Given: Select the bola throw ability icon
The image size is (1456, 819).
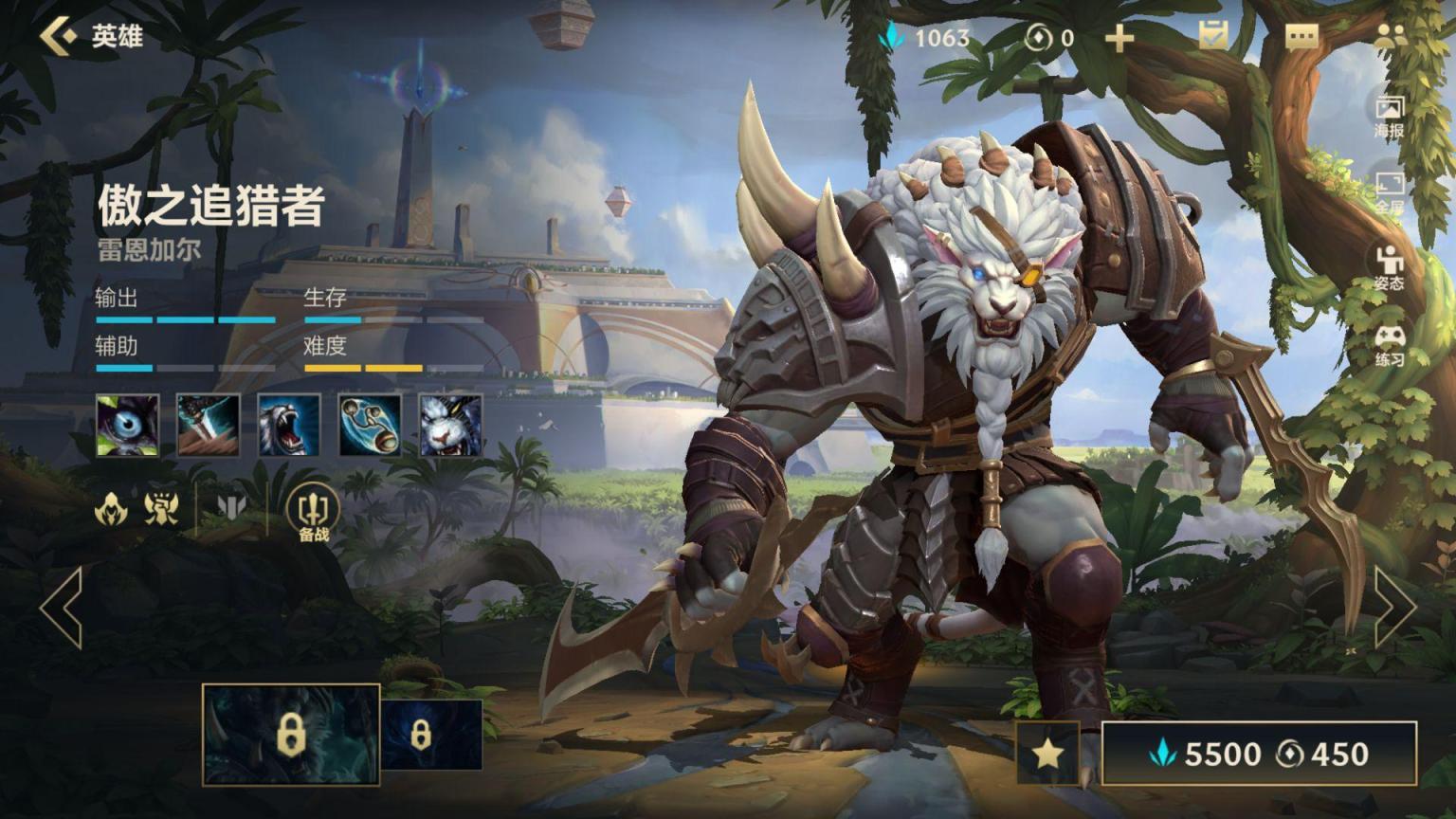Looking at the screenshot, I should pos(370,426).
